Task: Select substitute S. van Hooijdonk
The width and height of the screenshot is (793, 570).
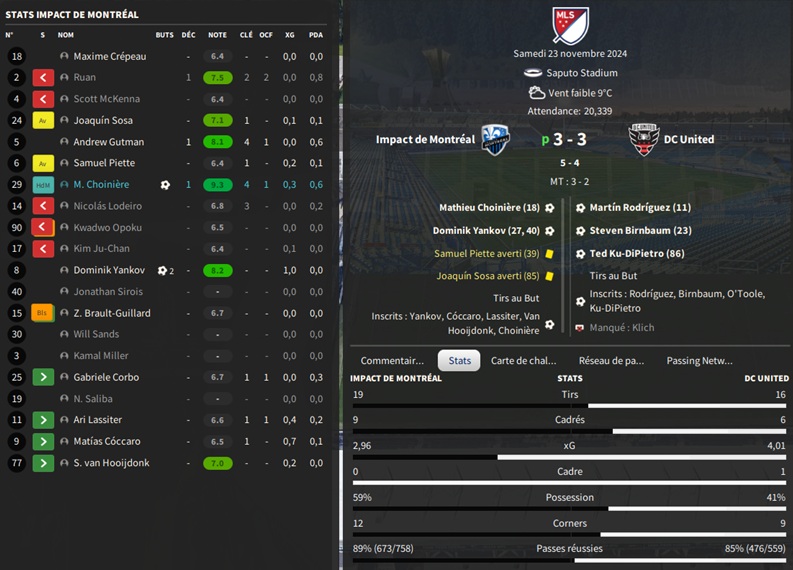Action: [111, 463]
